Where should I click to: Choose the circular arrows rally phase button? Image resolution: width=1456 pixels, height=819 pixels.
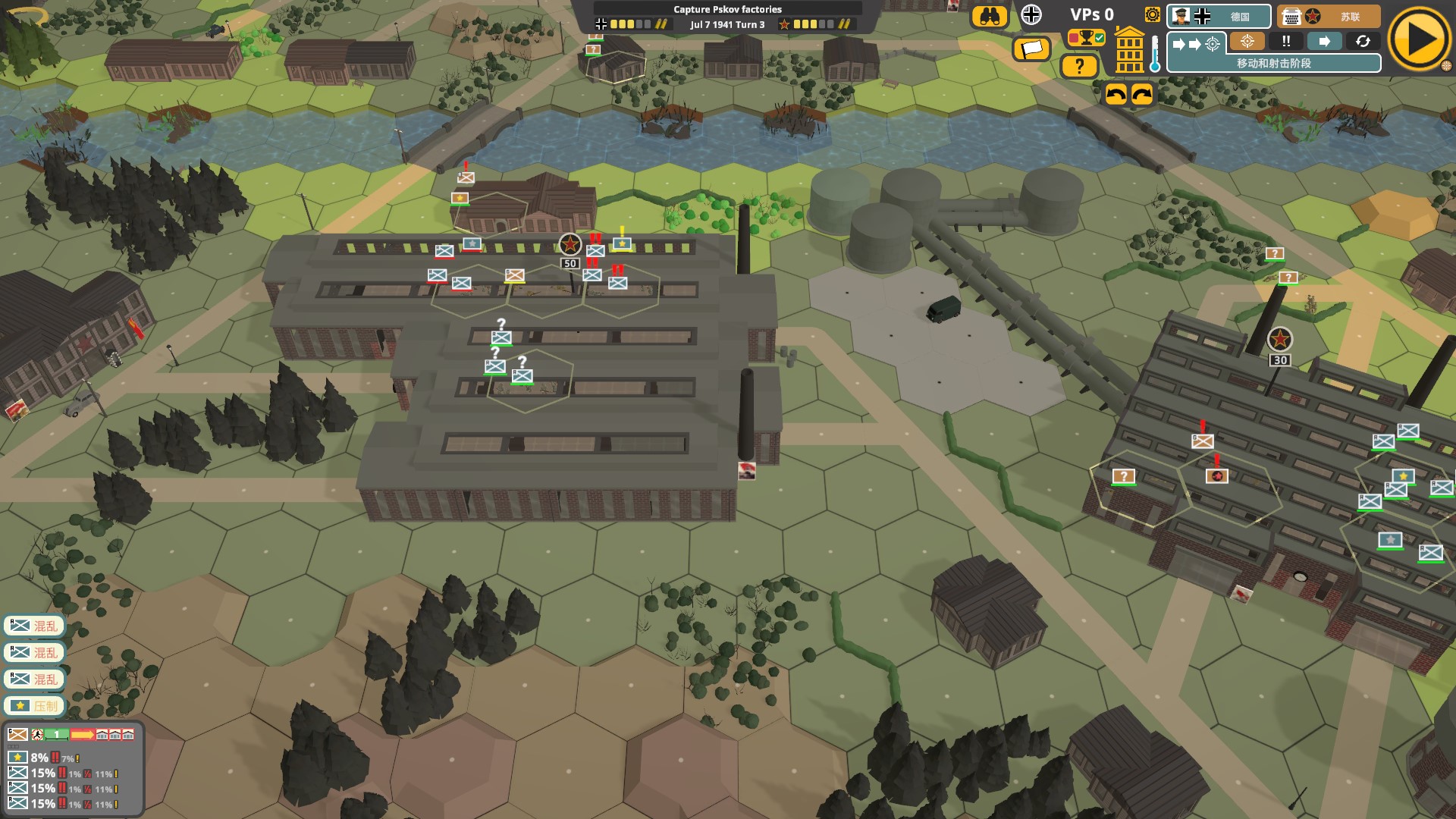pyautogui.click(x=1363, y=42)
